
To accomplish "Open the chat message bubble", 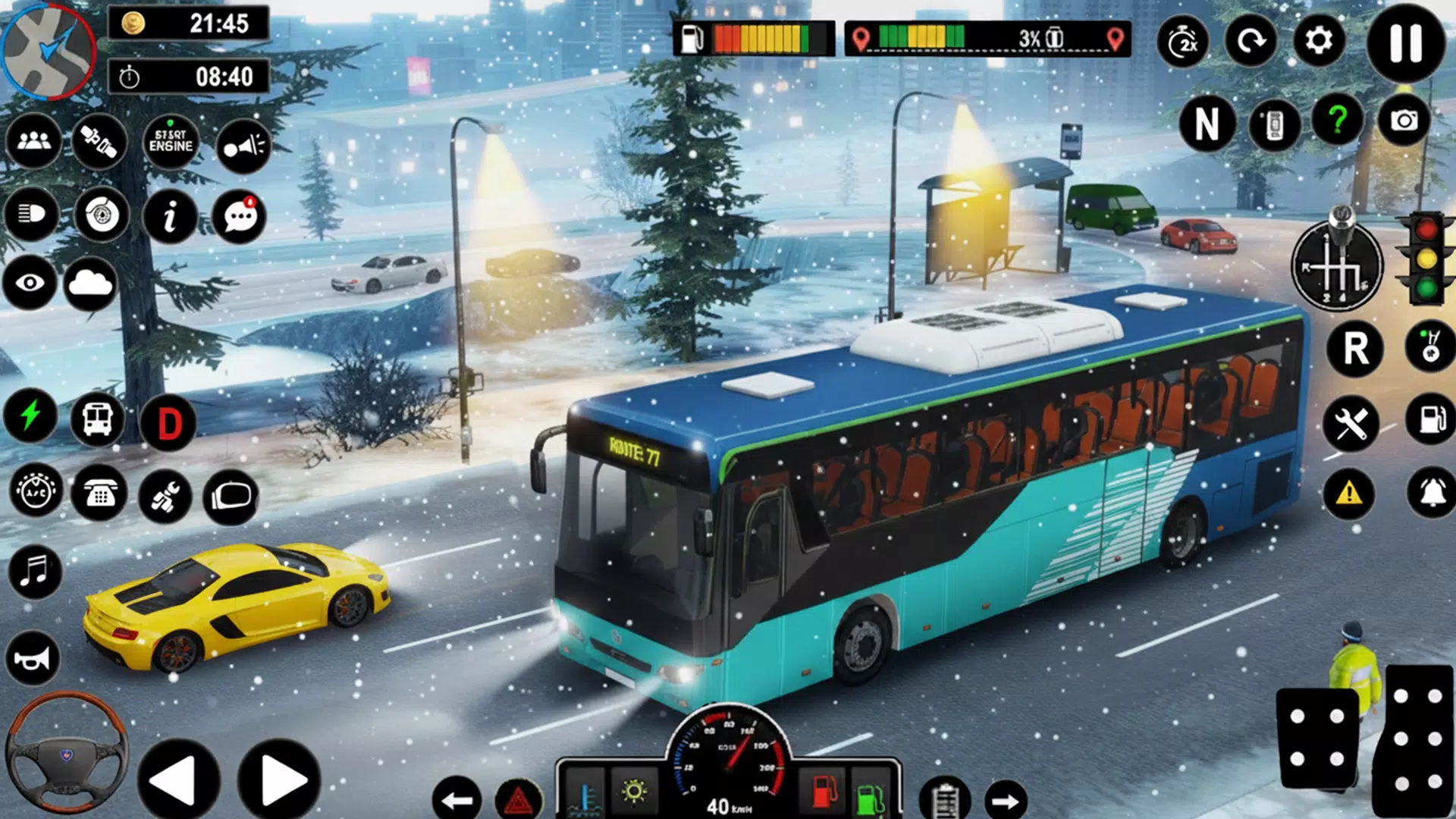I will click(240, 217).
